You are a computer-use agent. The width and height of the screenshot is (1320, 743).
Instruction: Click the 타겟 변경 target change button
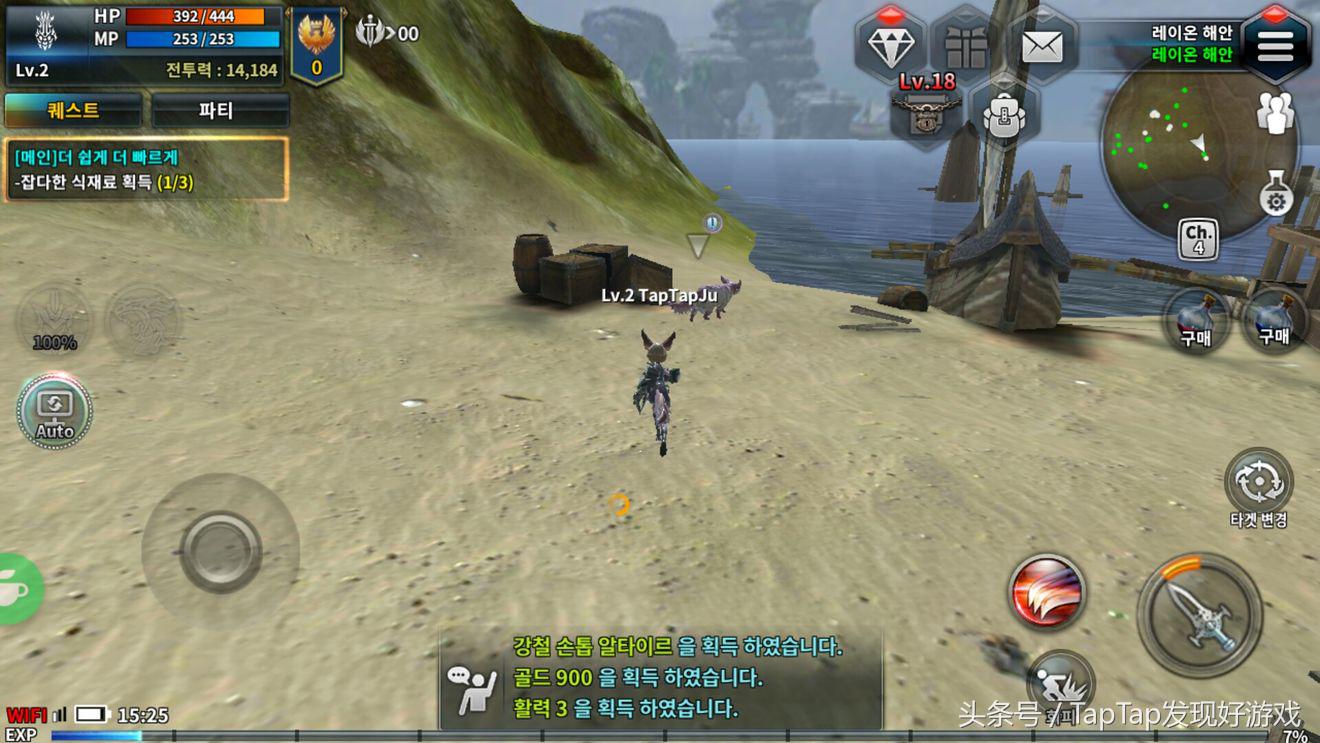click(x=1259, y=482)
